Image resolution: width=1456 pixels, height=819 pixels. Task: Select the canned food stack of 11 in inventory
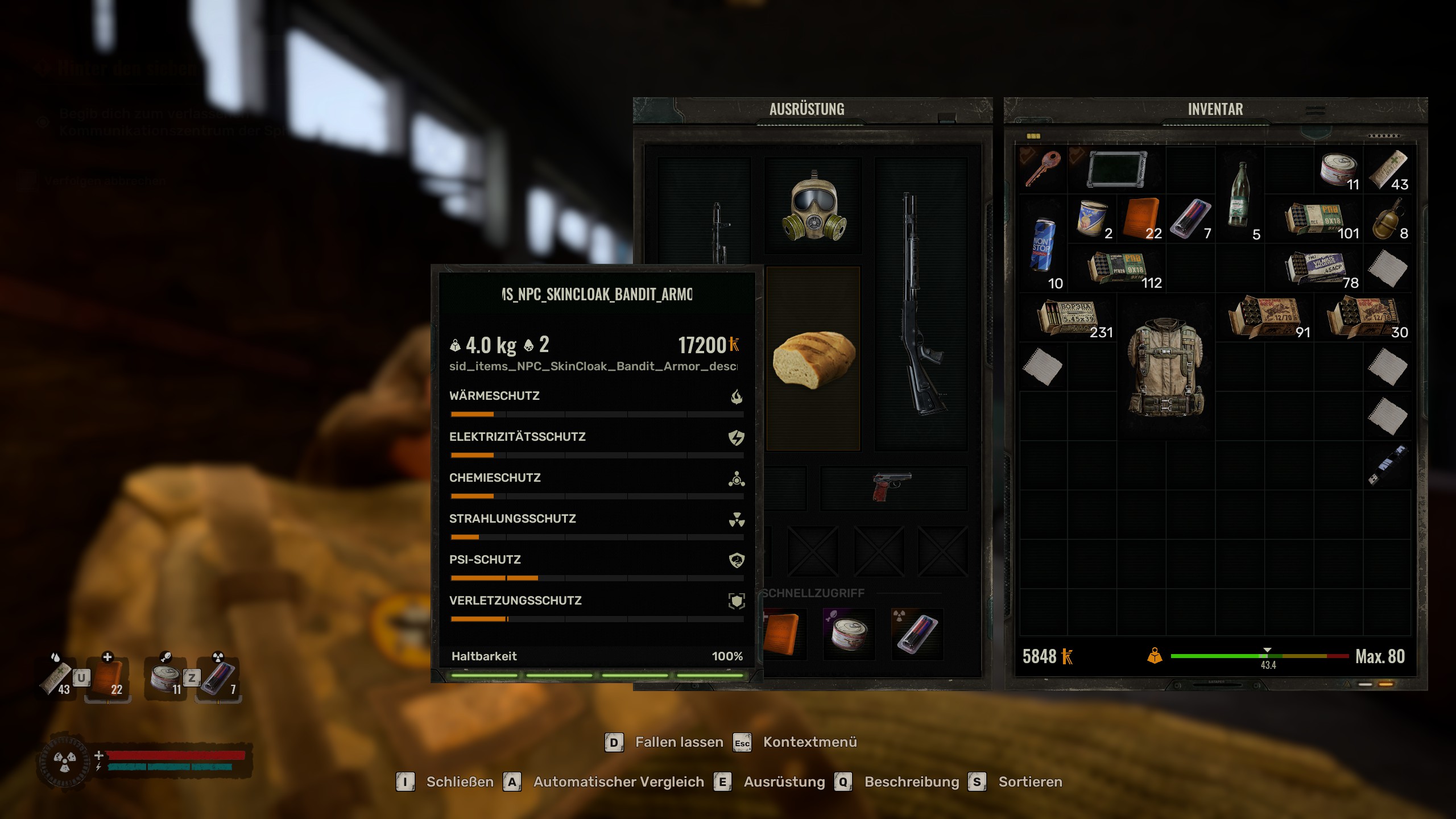click(1338, 169)
